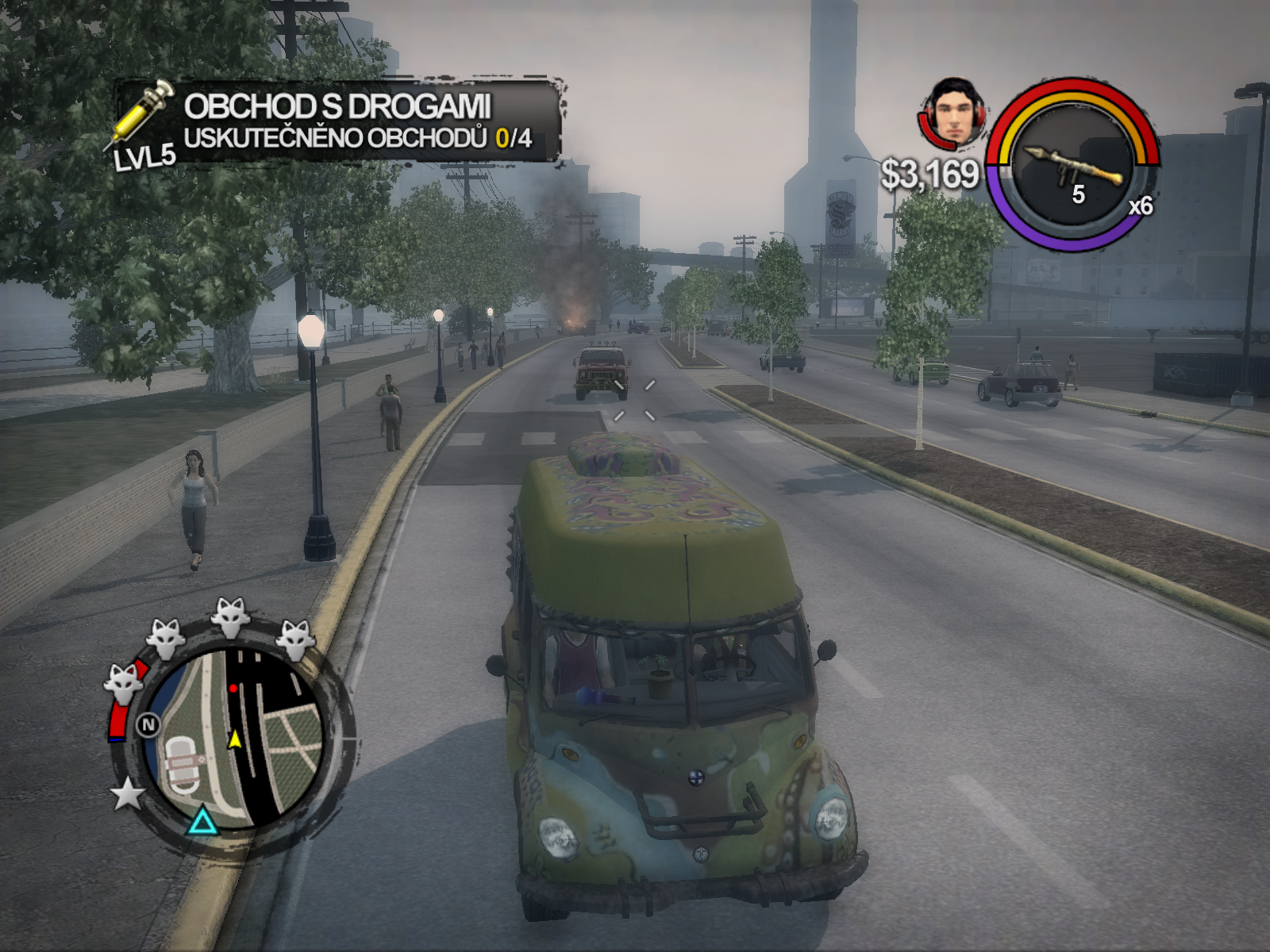Viewport: 1270px width, 952px height.
Task: Click the yellow player arrow on minimap
Action: tap(235, 739)
